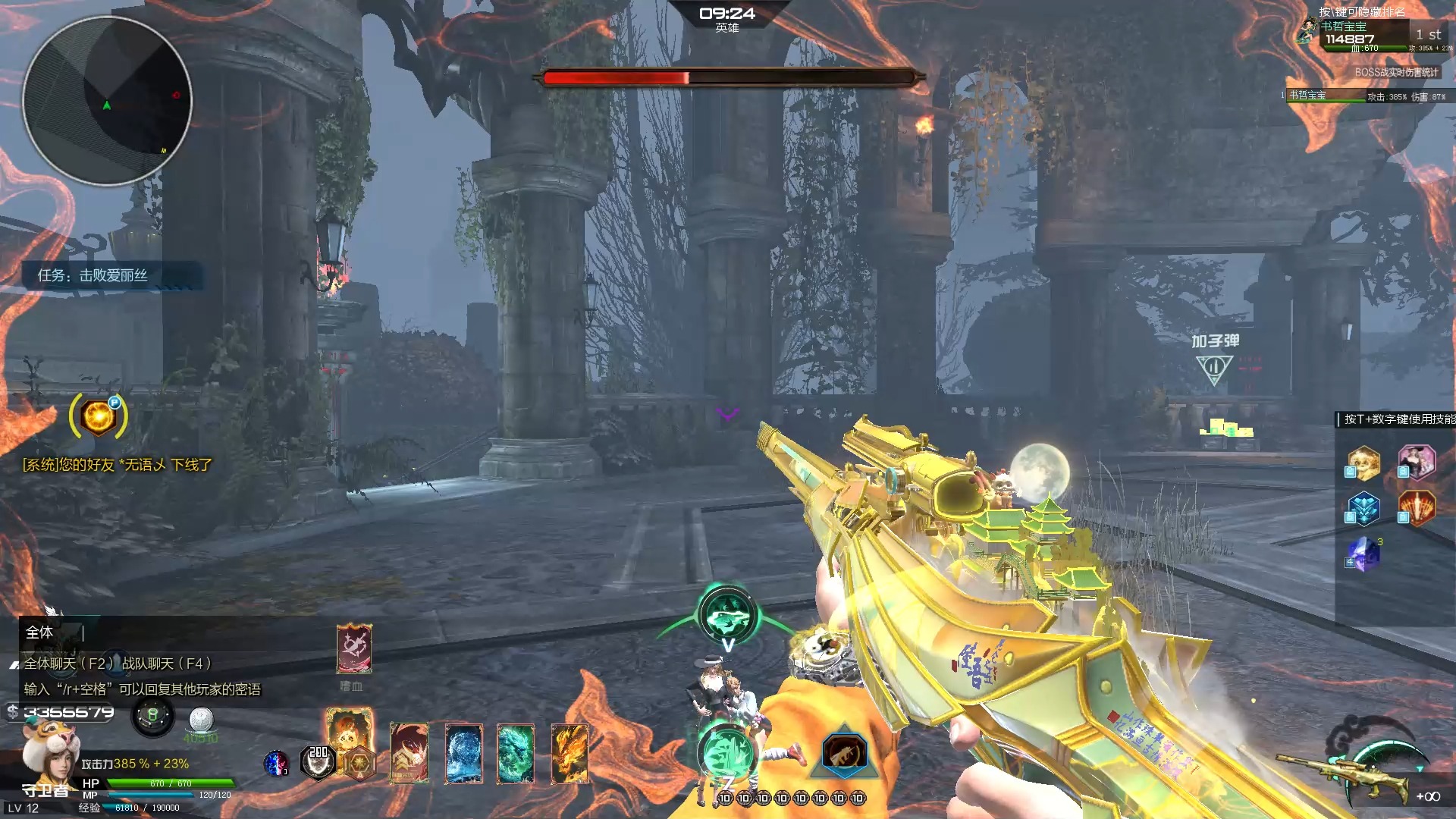Activate the green beast V skill
This screenshot has width=1456, height=819.
pos(727,616)
